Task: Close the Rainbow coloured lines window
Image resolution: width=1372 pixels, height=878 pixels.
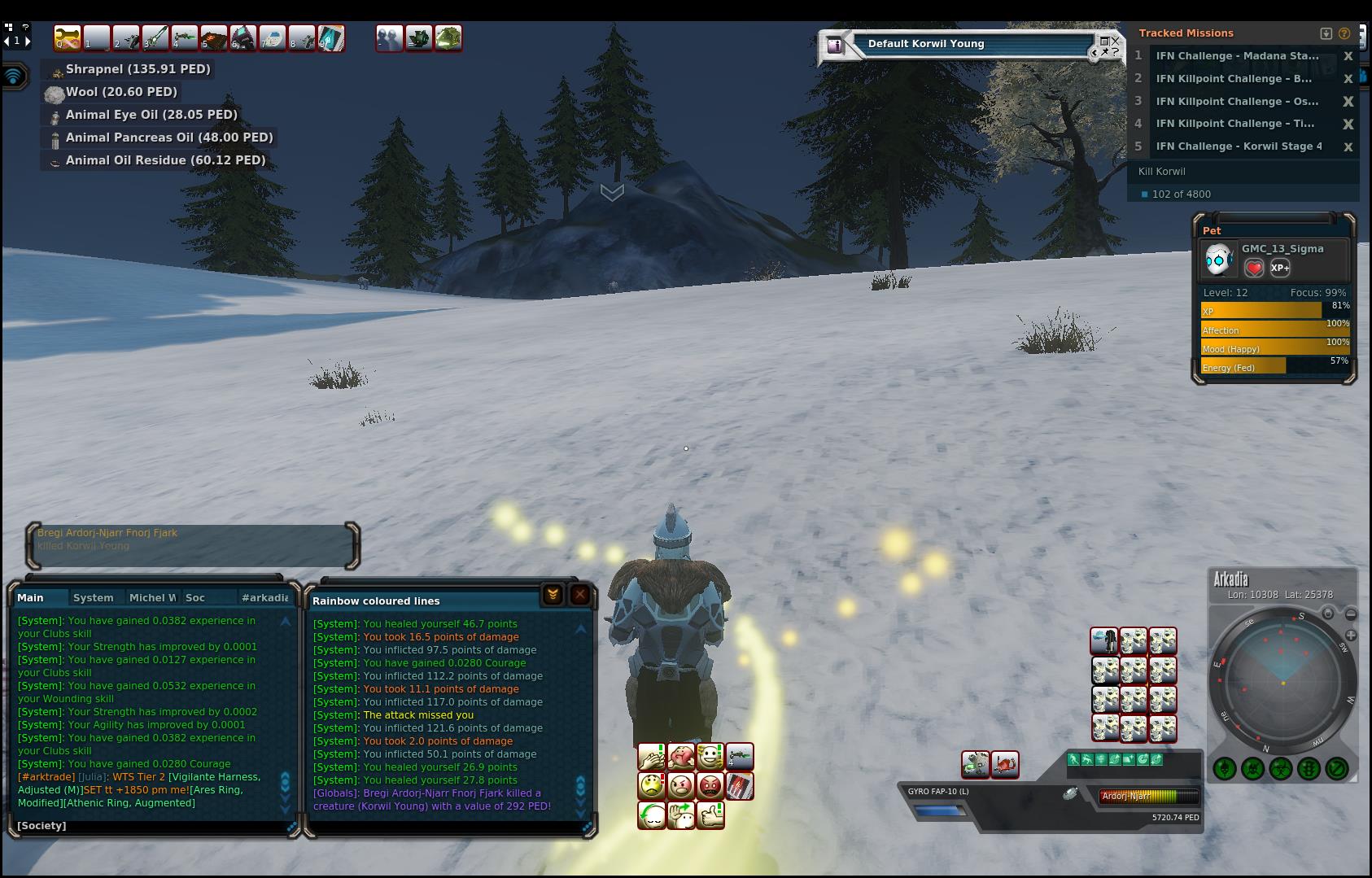Action: coord(580,595)
